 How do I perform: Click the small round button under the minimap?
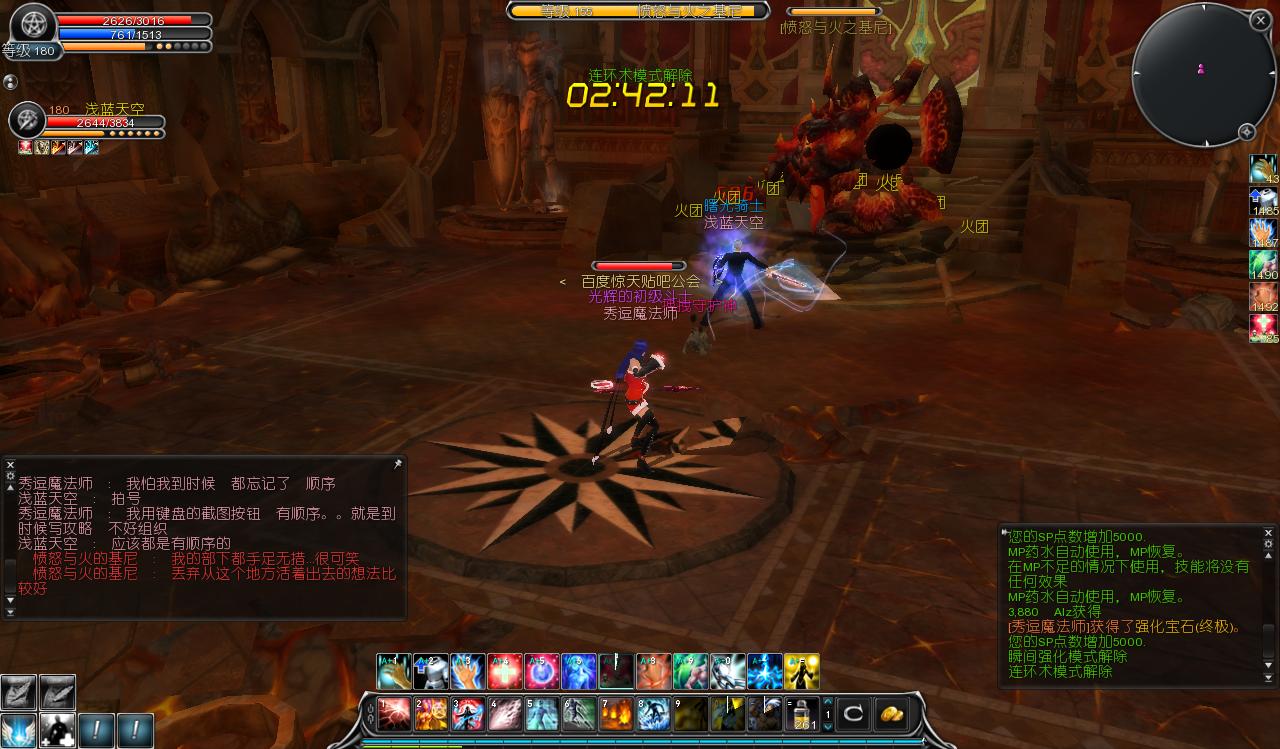coord(1247,132)
